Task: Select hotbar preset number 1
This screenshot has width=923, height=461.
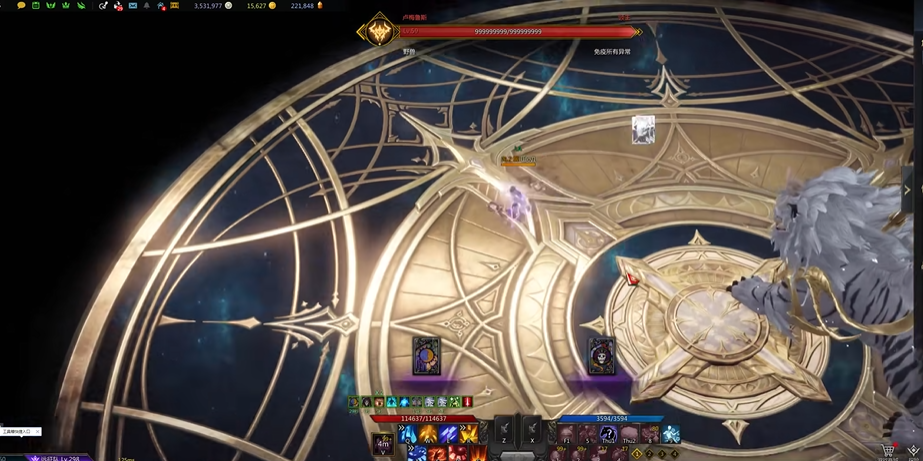Action: click(636, 454)
